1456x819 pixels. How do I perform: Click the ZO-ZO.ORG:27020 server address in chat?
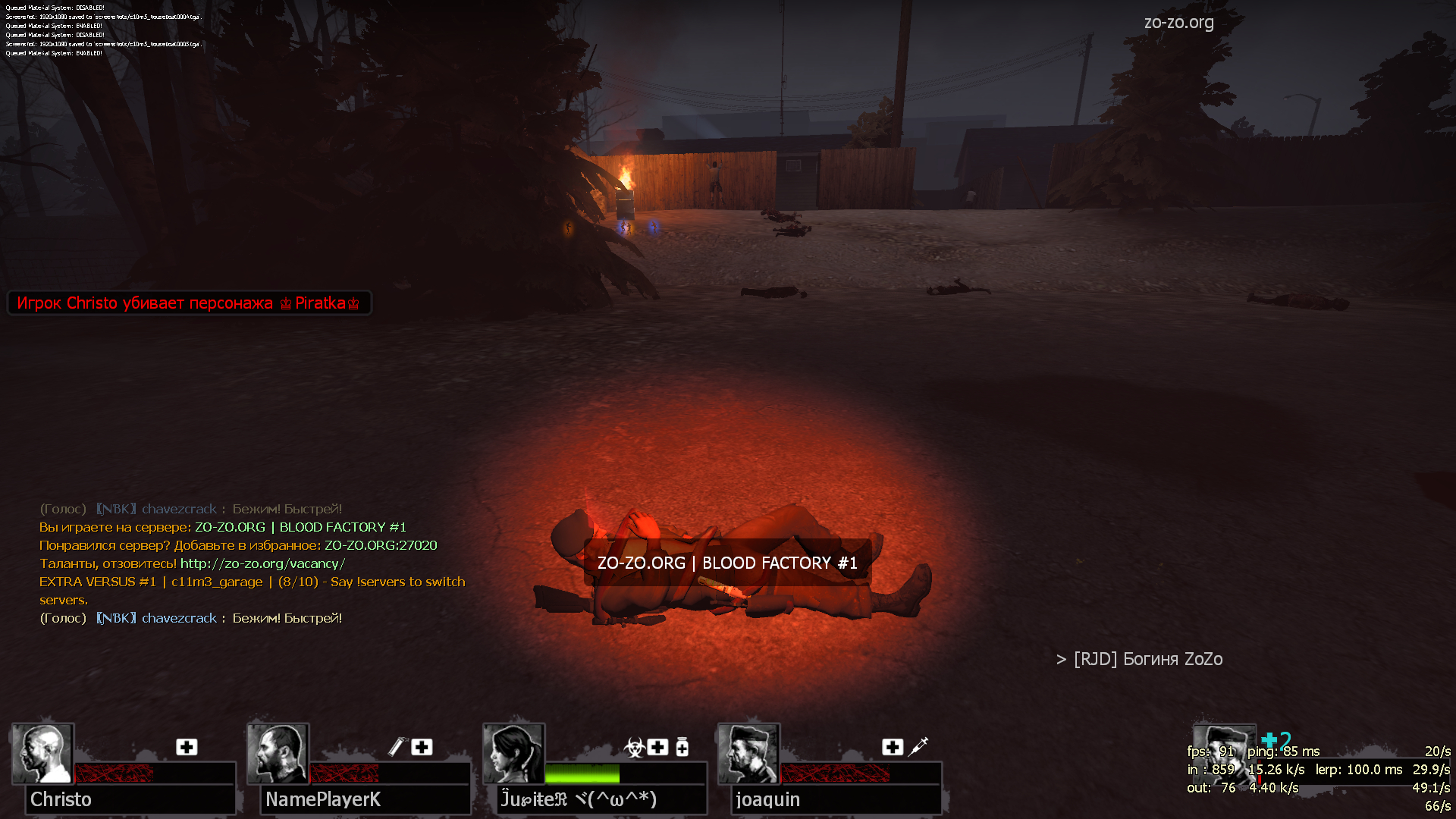[381, 545]
